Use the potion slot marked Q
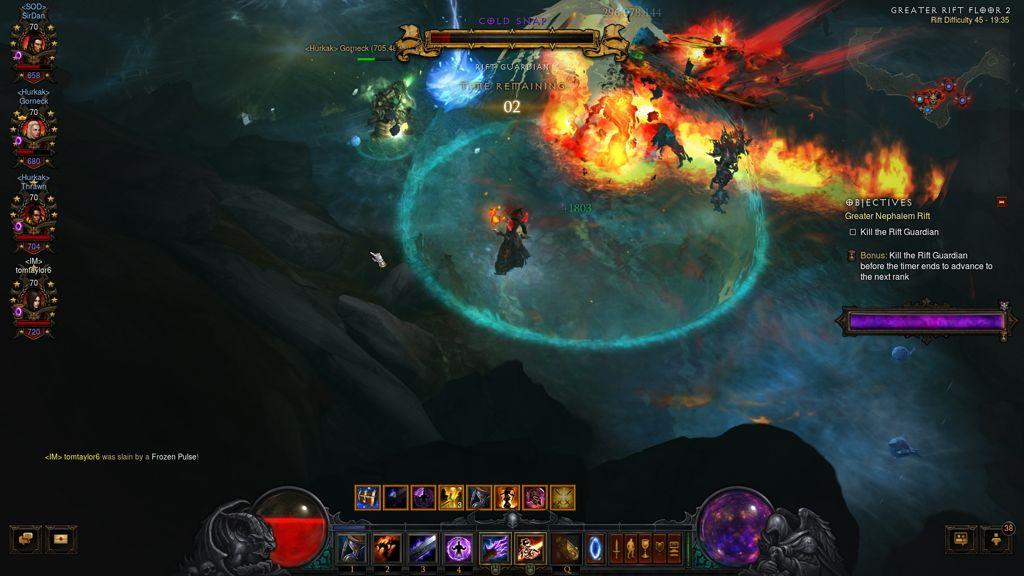The height and width of the screenshot is (576, 1024). 567,547
